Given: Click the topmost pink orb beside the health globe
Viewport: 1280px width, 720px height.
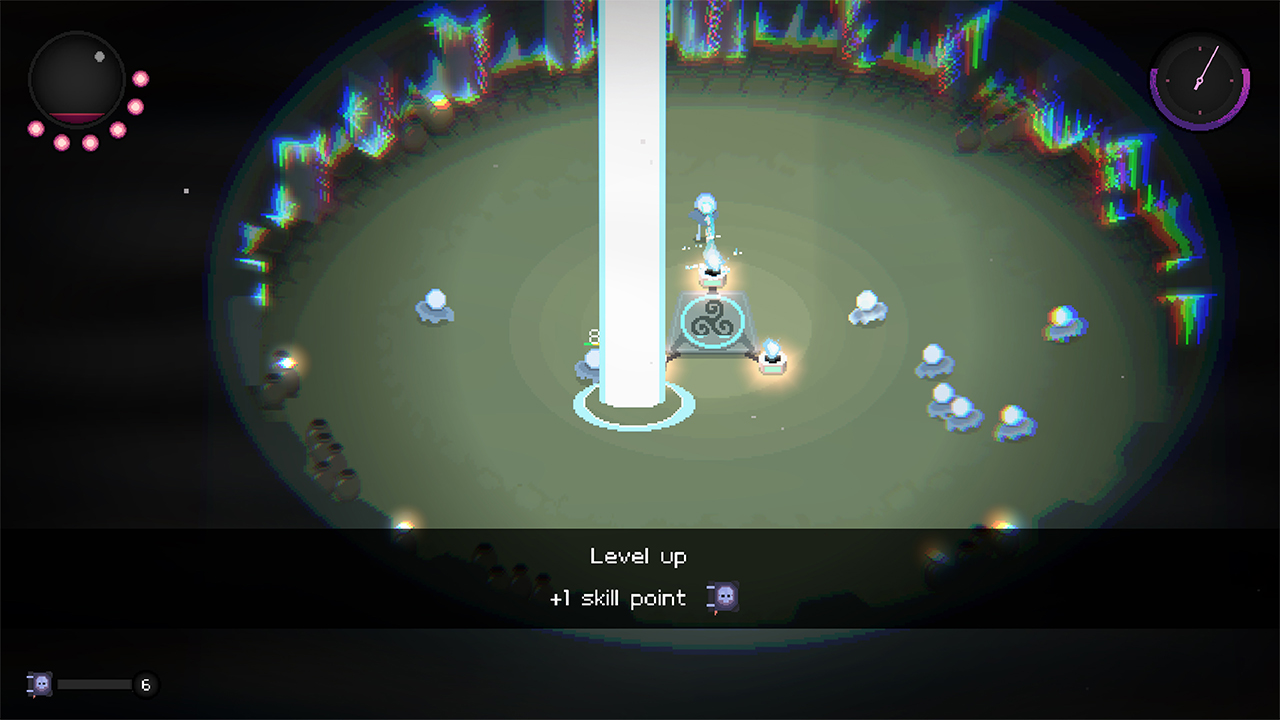Looking at the screenshot, I should pos(140,78).
